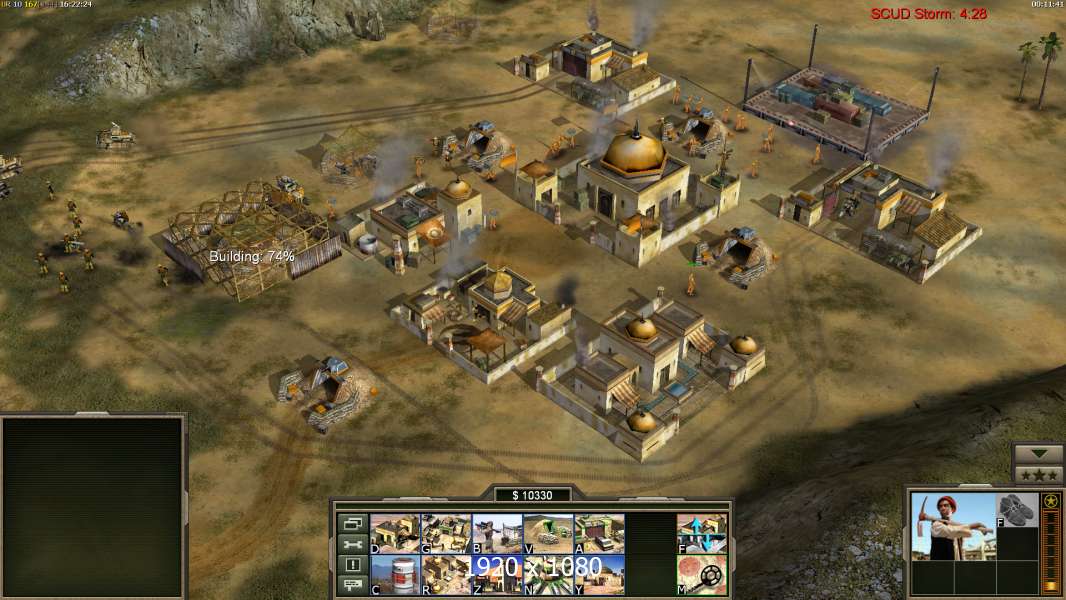
Task: Build the green-spiked Stinger Site icon labeled N
Action: tap(548, 575)
